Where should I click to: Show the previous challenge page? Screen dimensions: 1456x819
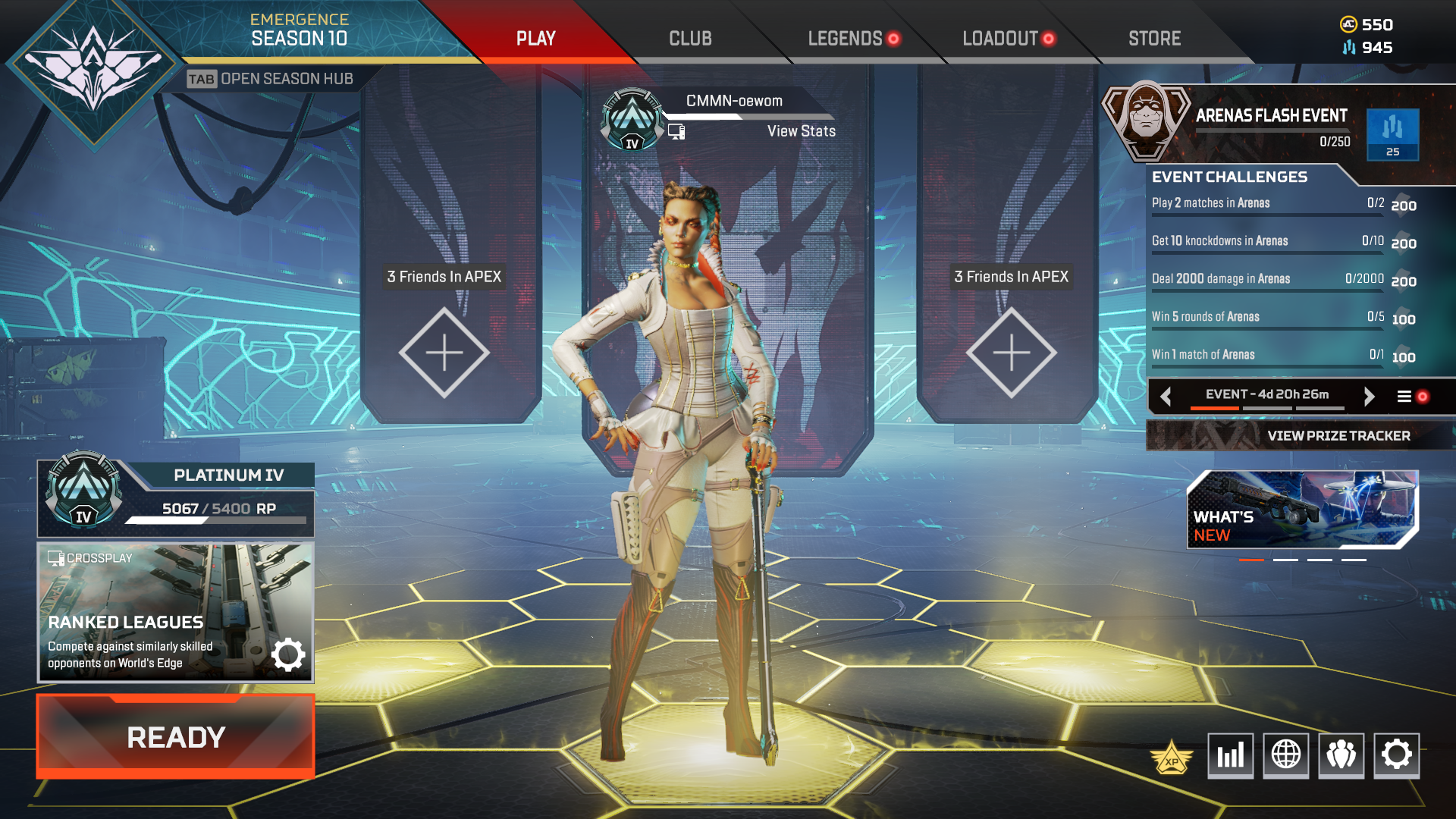coord(1166,396)
